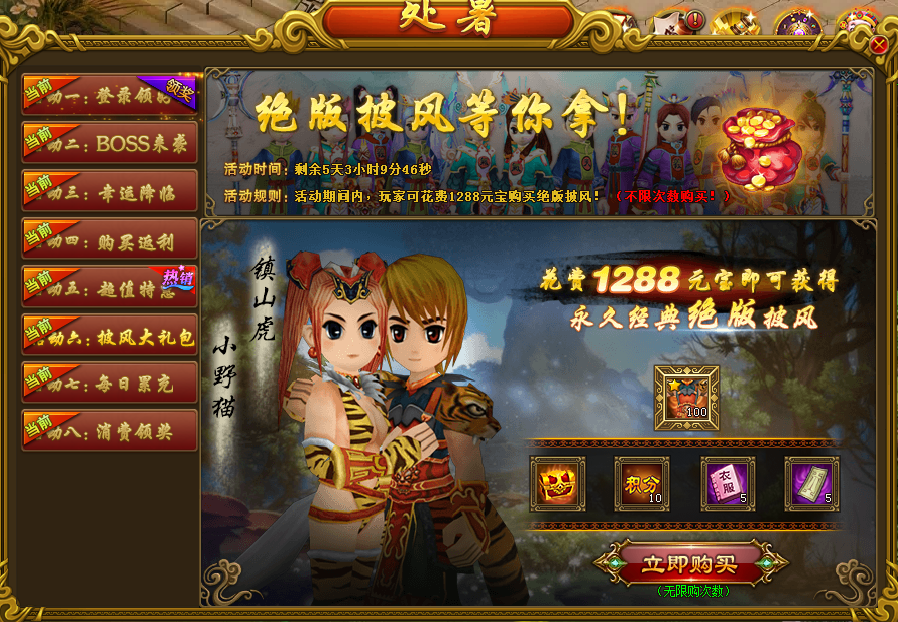This screenshot has width=898, height=622.
Task: Select the 幸运降临 activity tab
Action: [x=110, y=191]
